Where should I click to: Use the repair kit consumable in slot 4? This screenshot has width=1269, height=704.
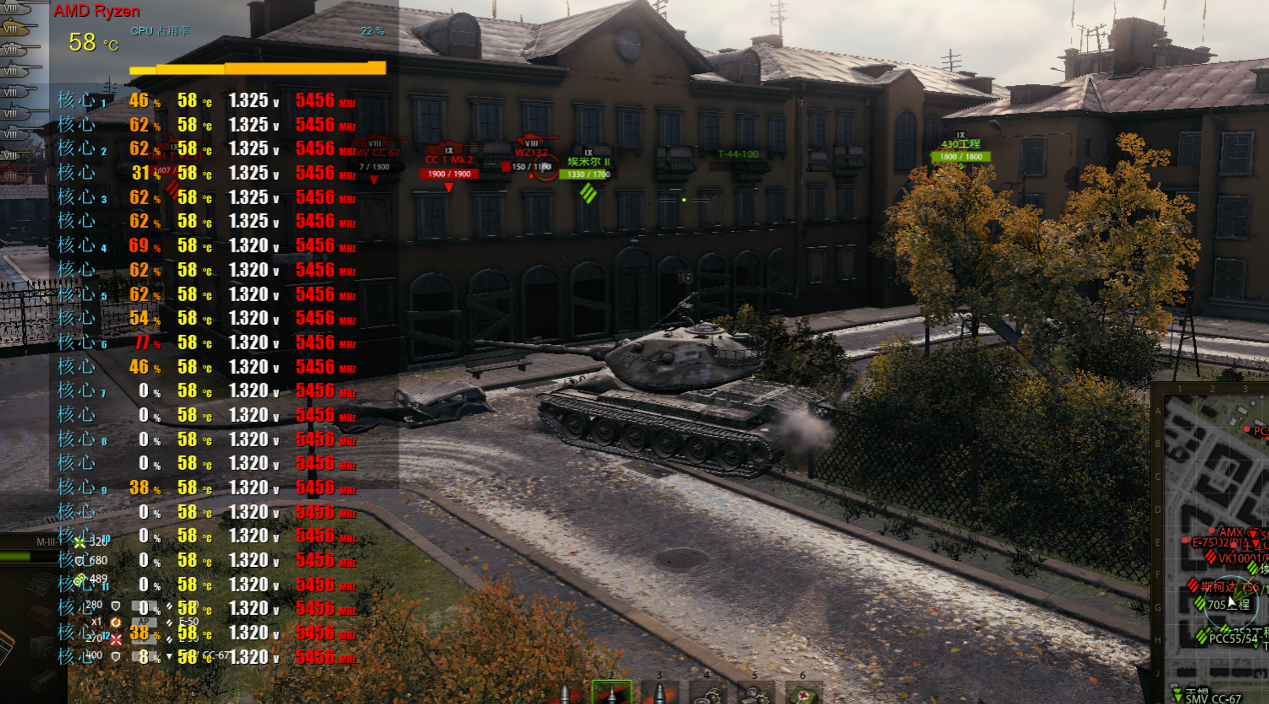[x=707, y=693]
